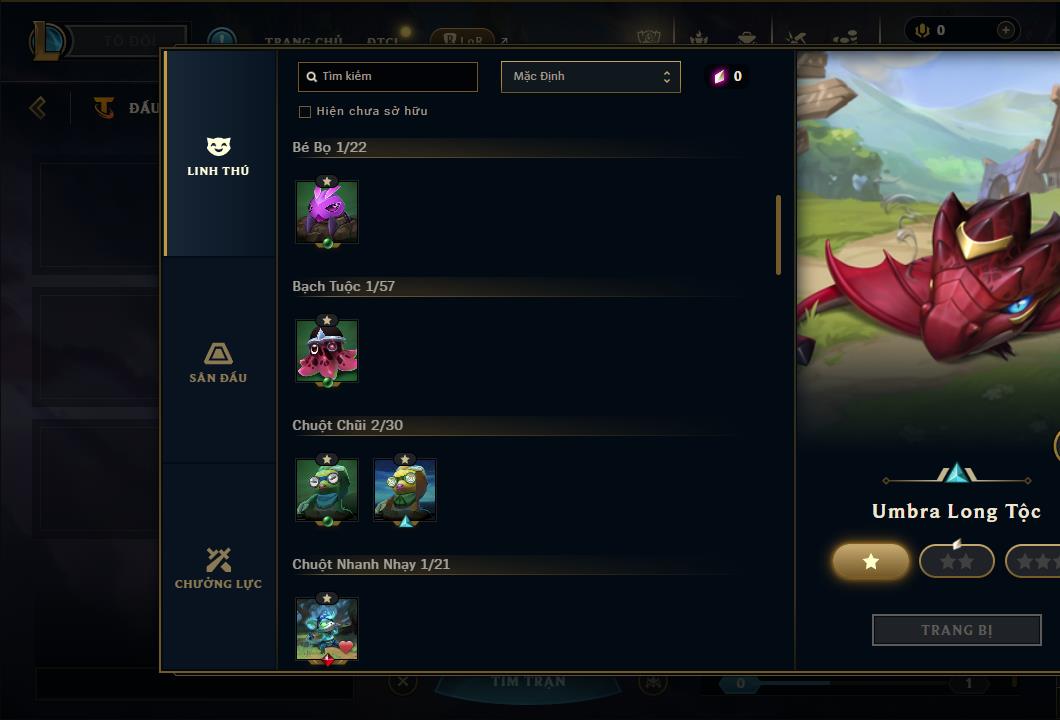Switch to the Linh Thú tab

(x=218, y=157)
